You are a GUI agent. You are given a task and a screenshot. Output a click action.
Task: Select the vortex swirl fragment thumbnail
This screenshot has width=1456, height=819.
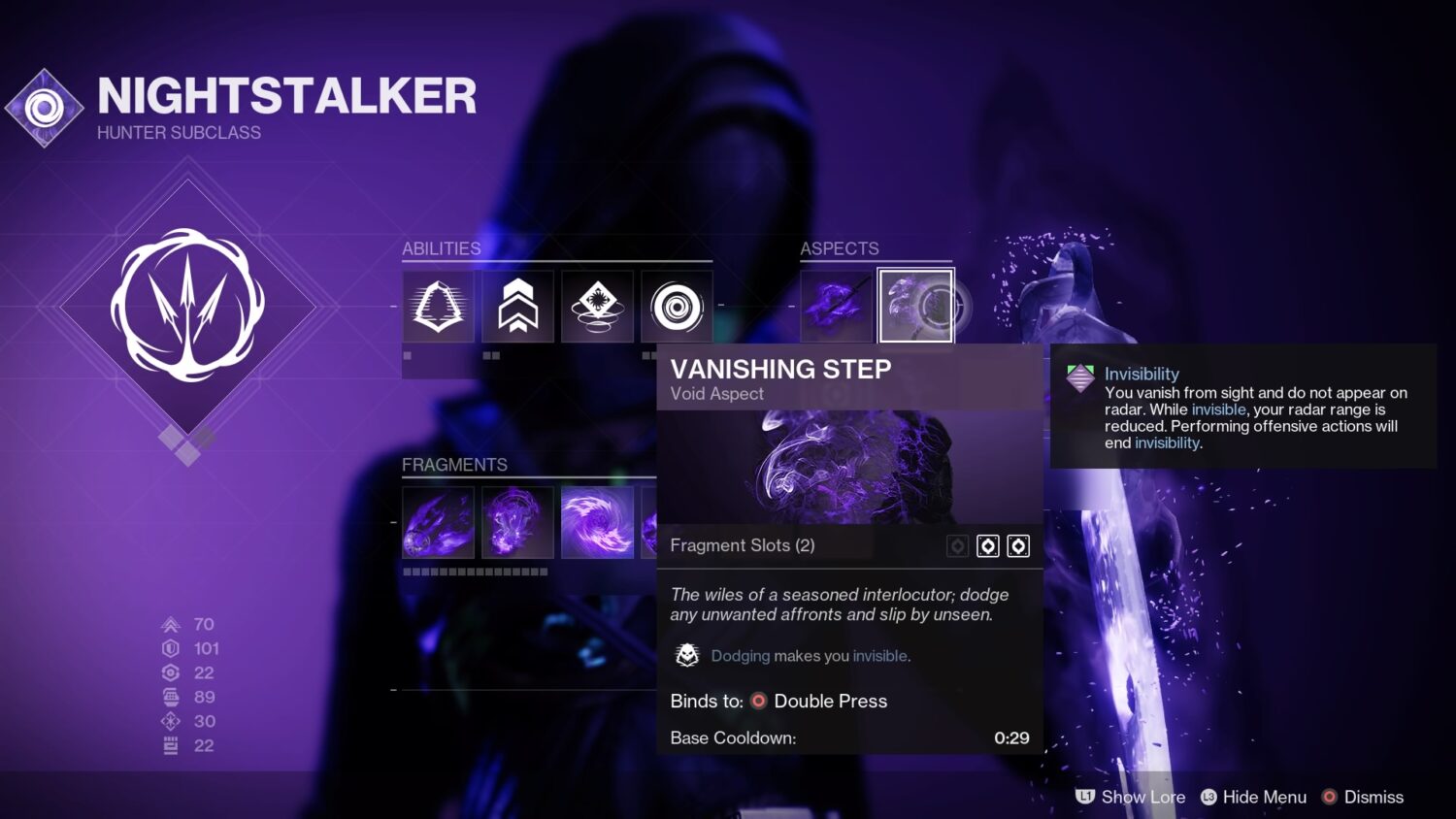pyautogui.click(x=596, y=522)
